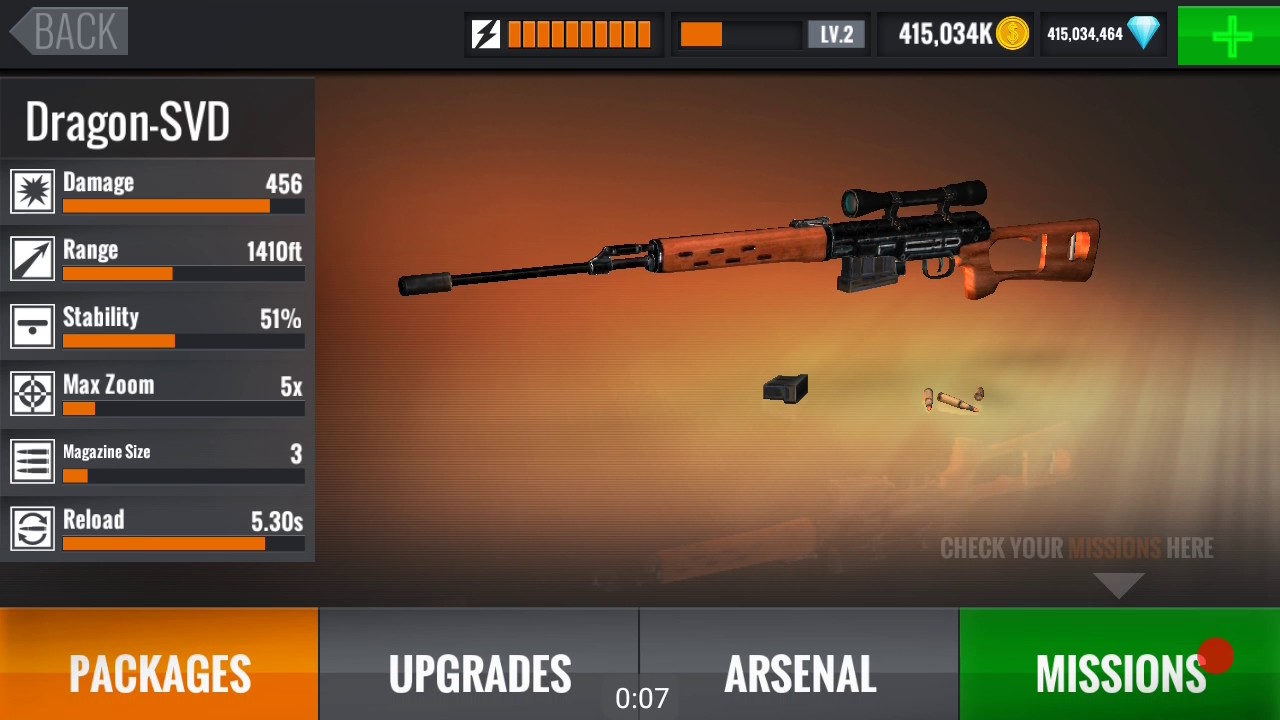Viewport: 1280px width, 720px height.
Task: Tap the gold coin balance icon
Action: point(1012,34)
